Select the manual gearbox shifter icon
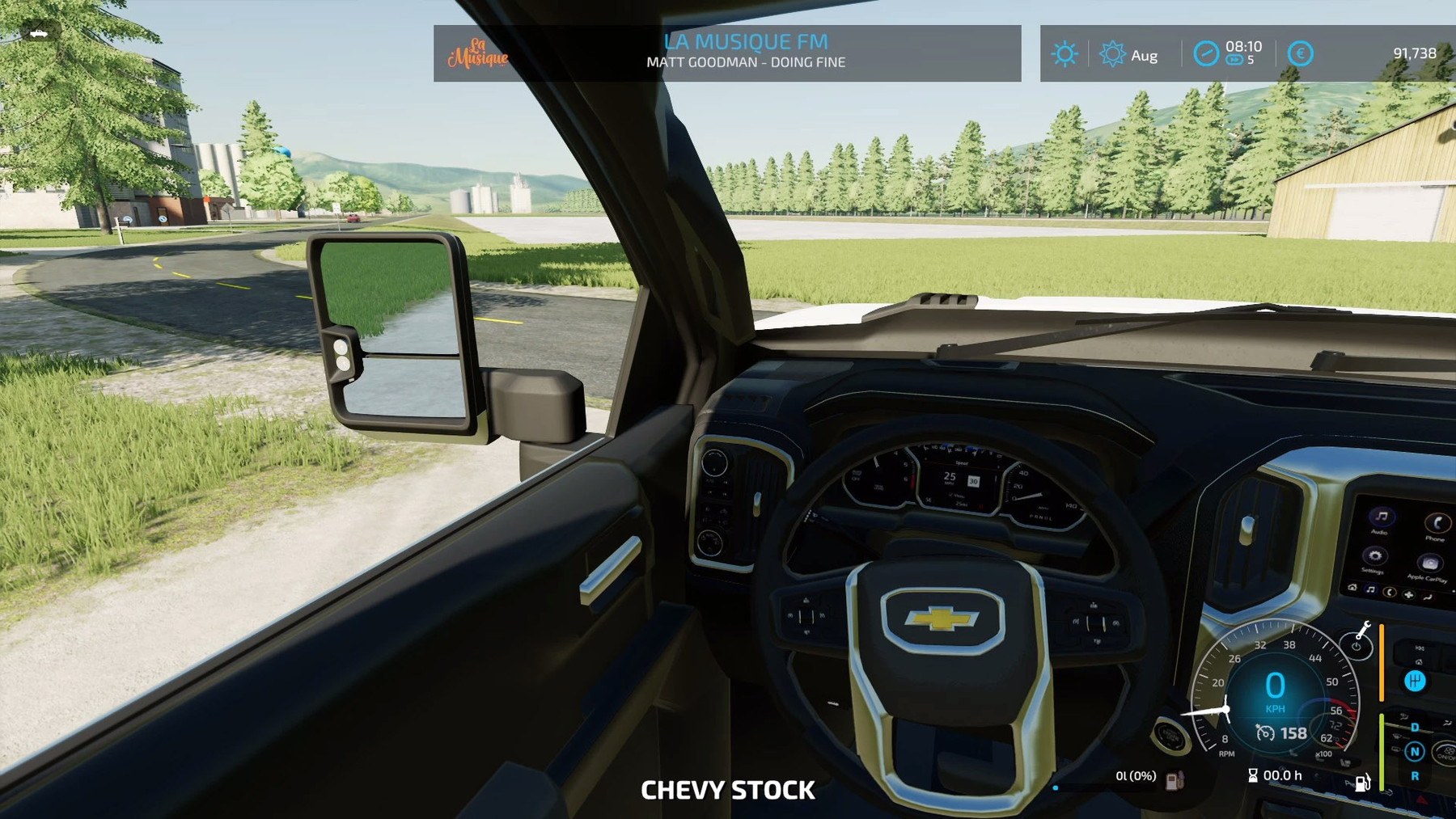Image resolution: width=1456 pixels, height=819 pixels. 1415,681
